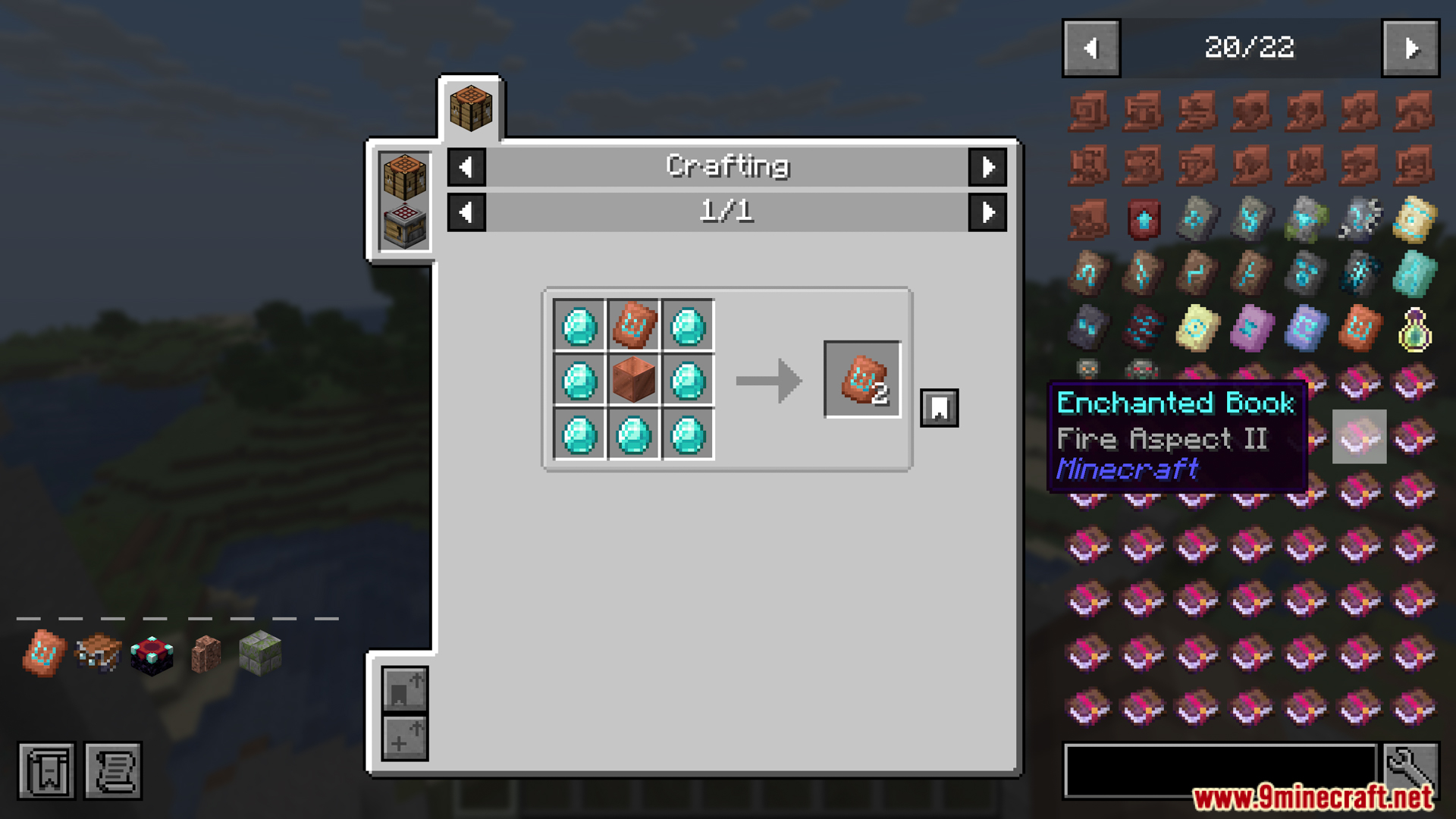Bookmark the recipe with the flag button
Viewport: 1456px width, 819px height.
coord(939,407)
